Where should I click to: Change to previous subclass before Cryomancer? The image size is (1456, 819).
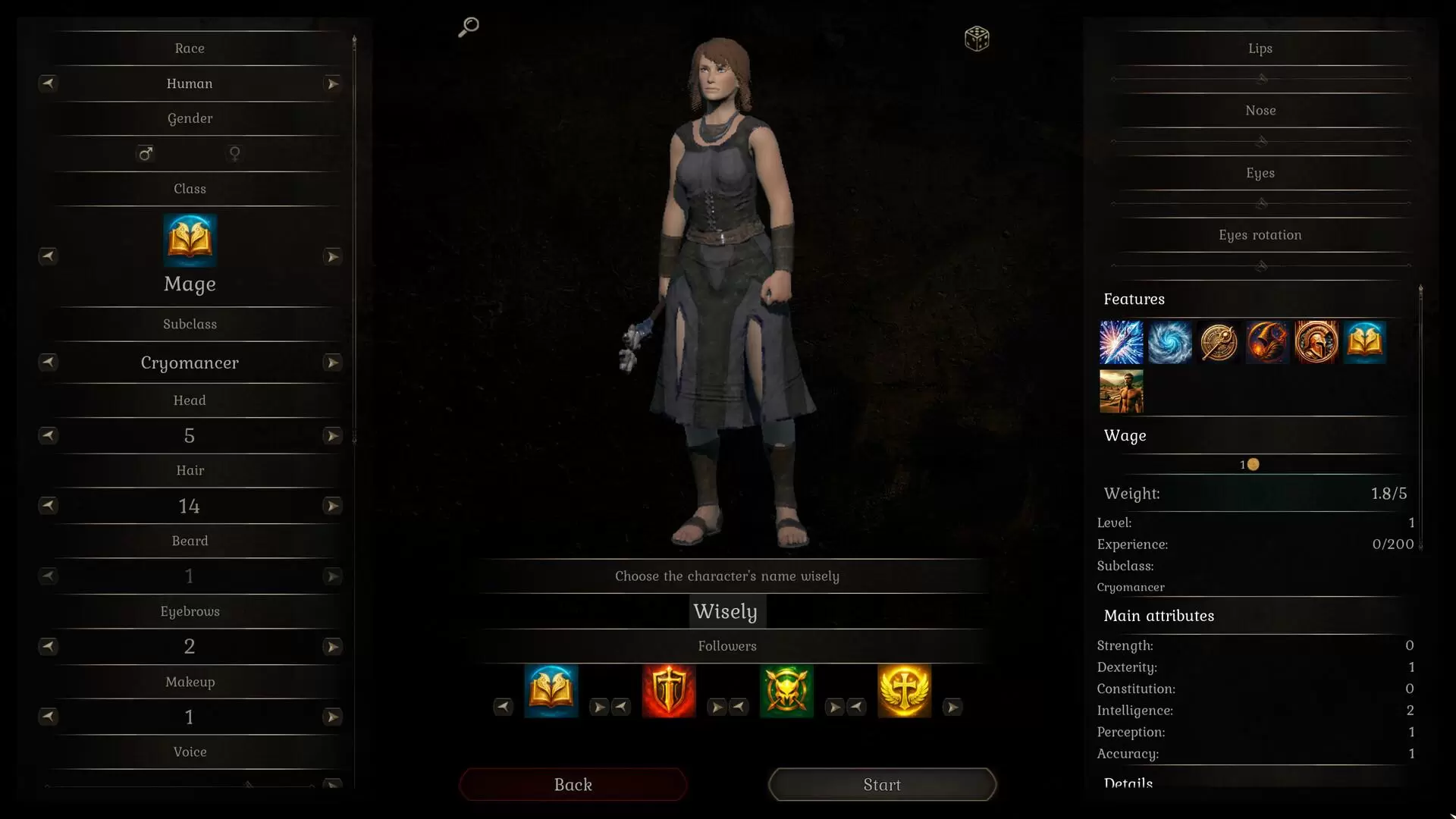[x=48, y=362]
